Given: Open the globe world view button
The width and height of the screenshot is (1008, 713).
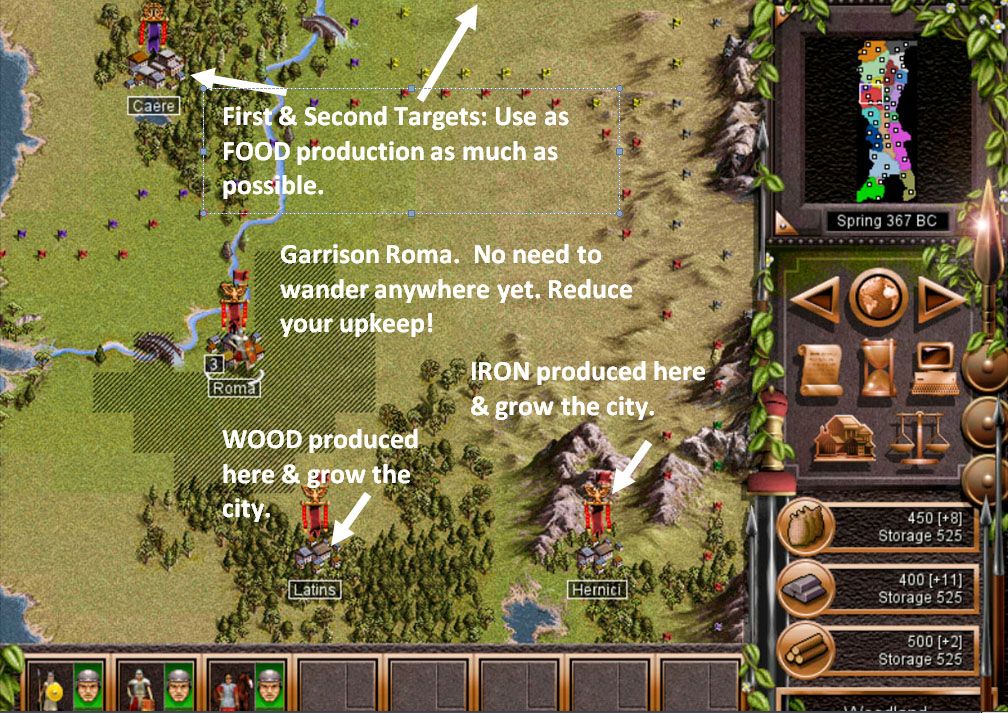Looking at the screenshot, I should click(x=877, y=297).
